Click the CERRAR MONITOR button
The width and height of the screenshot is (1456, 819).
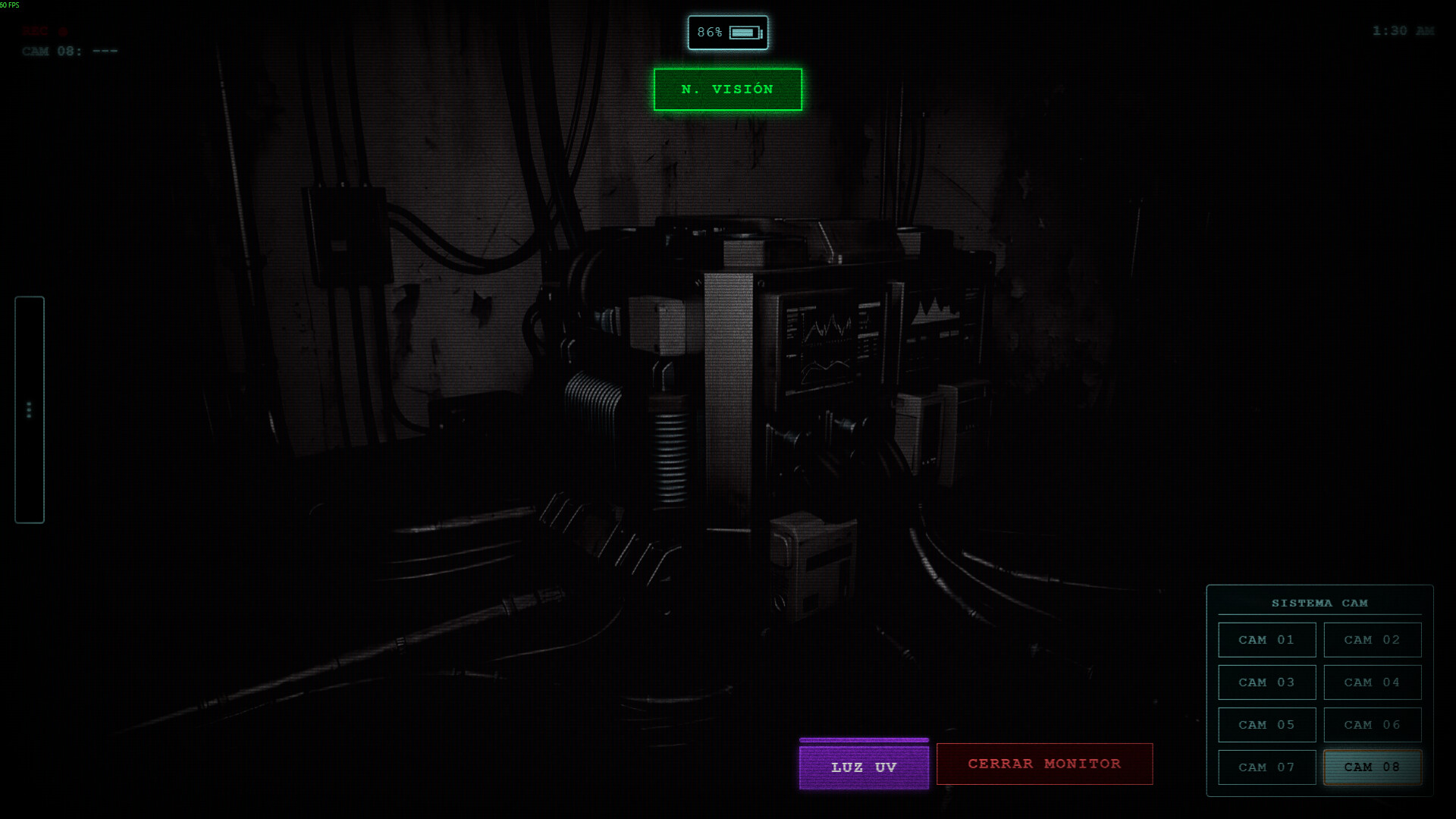[x=1044, y=764]
